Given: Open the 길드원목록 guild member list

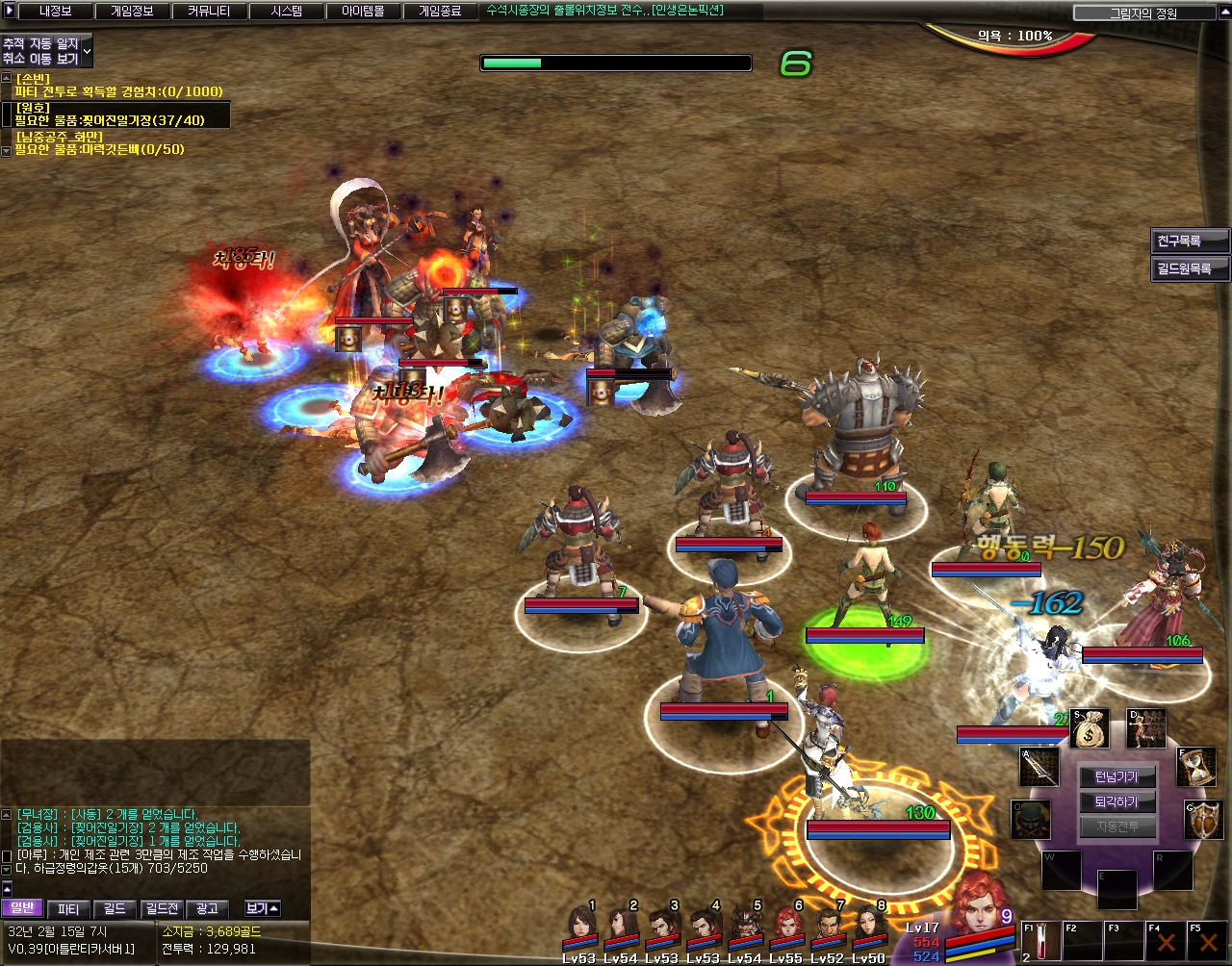Looking at the screenshot, I should 1190,268.
